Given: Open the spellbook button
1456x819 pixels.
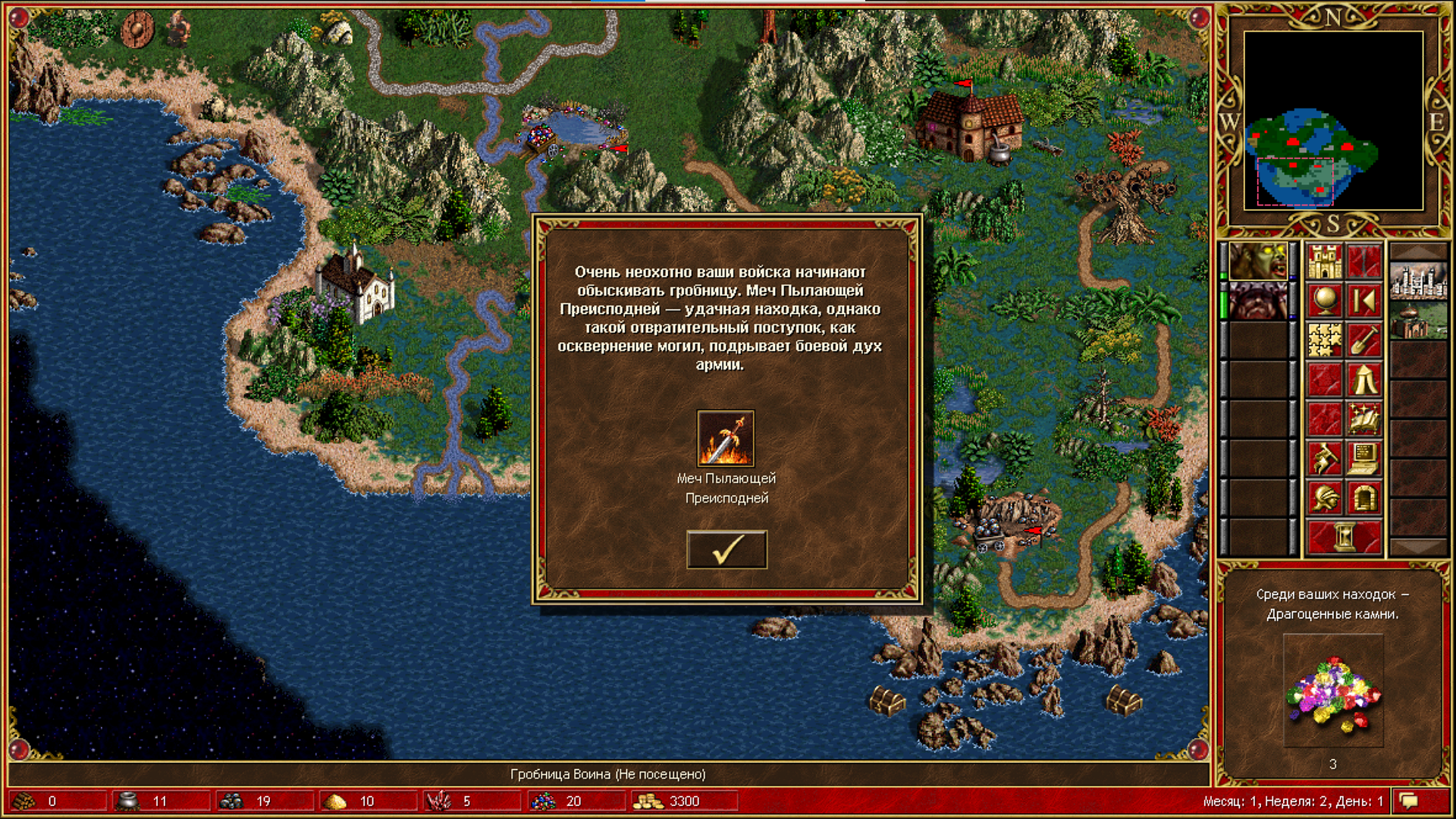Looking at the screenshot, I should pyautogui.click(x=1363, y=419).
